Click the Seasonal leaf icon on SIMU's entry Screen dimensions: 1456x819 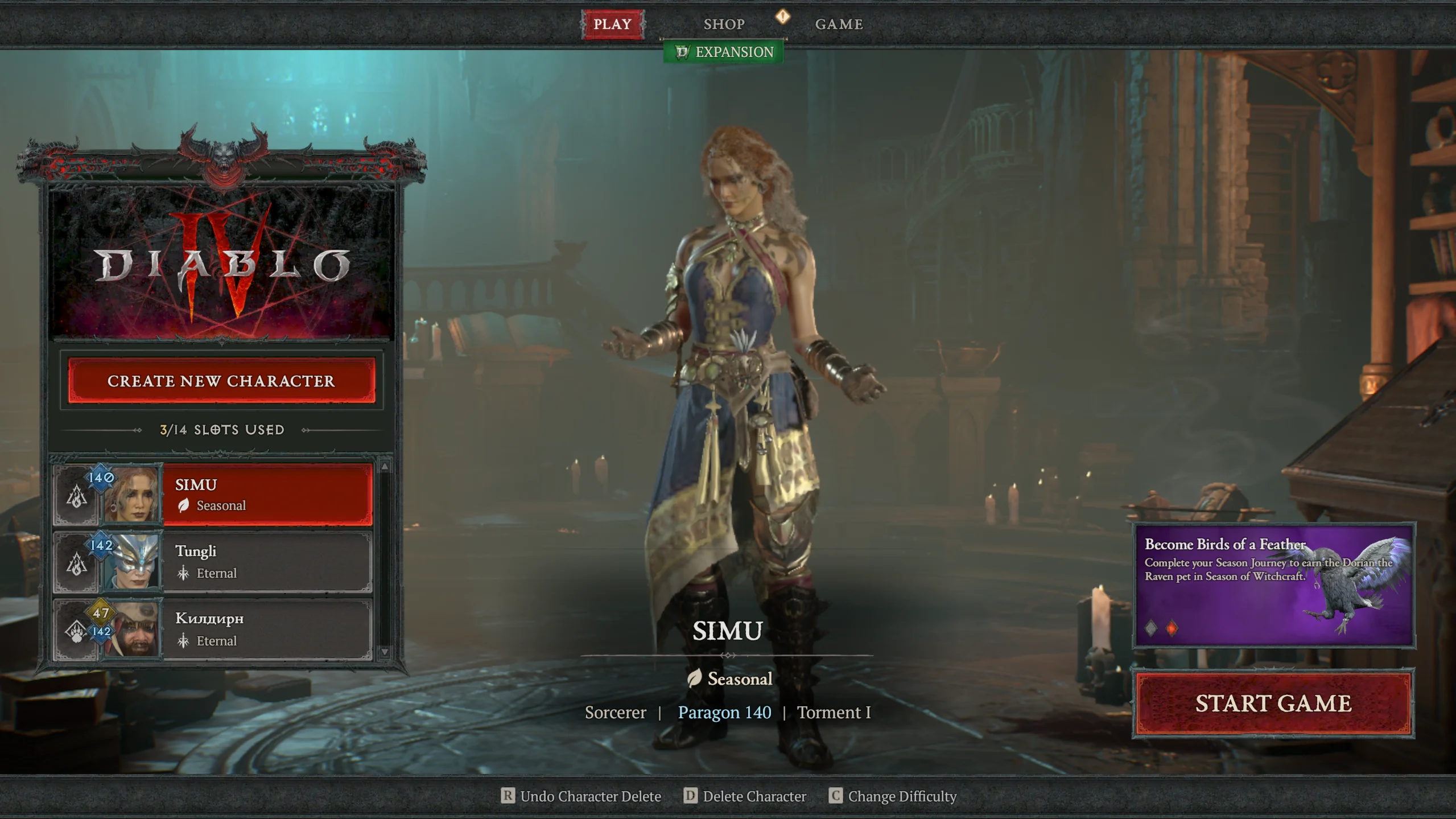pos(183,505)
